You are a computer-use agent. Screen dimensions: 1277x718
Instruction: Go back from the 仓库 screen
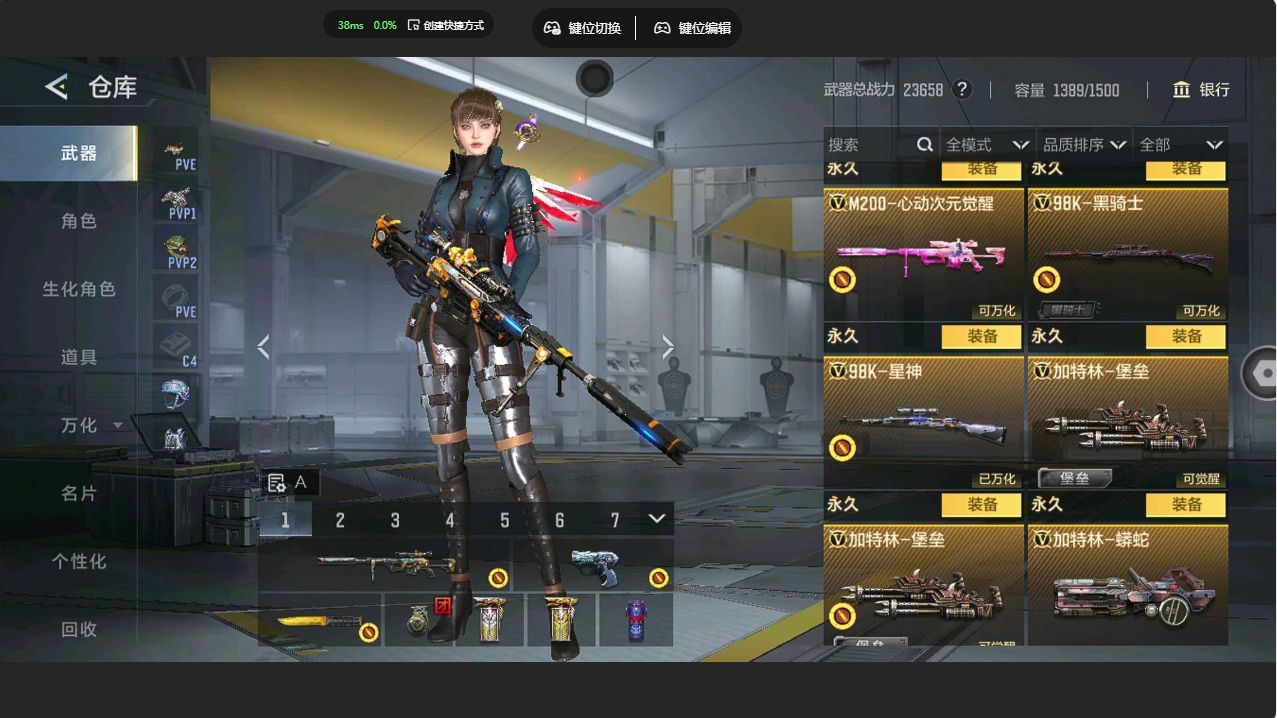tap(57, 88)
